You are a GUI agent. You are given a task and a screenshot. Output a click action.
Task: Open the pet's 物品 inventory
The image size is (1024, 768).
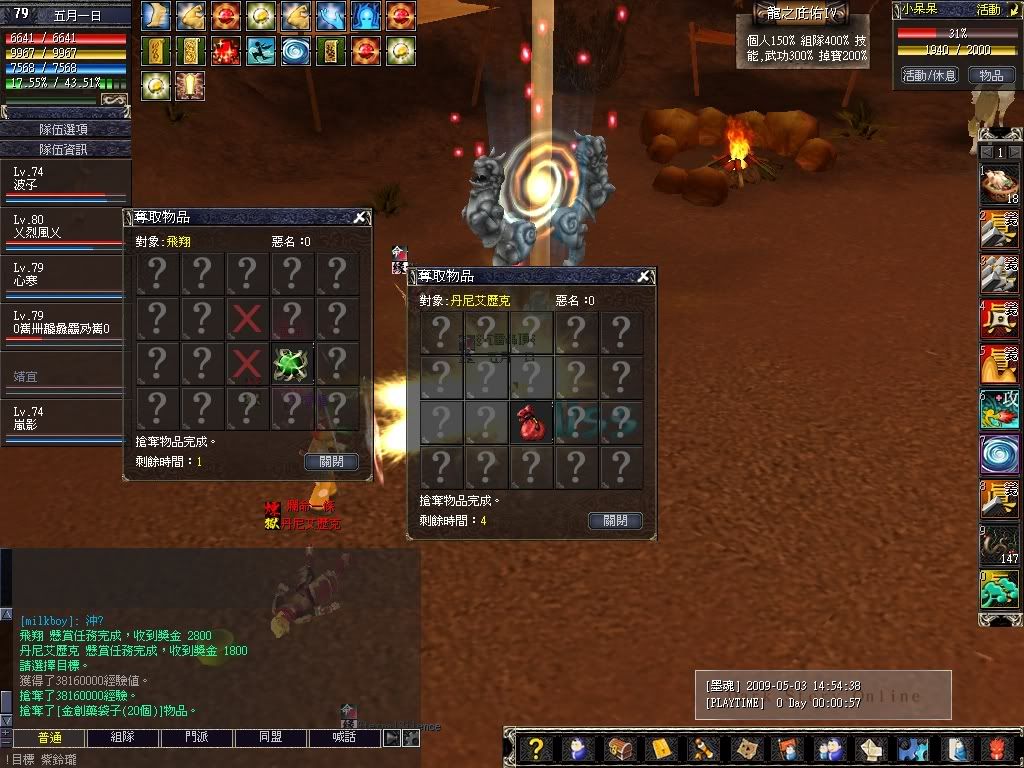(990, 75)
